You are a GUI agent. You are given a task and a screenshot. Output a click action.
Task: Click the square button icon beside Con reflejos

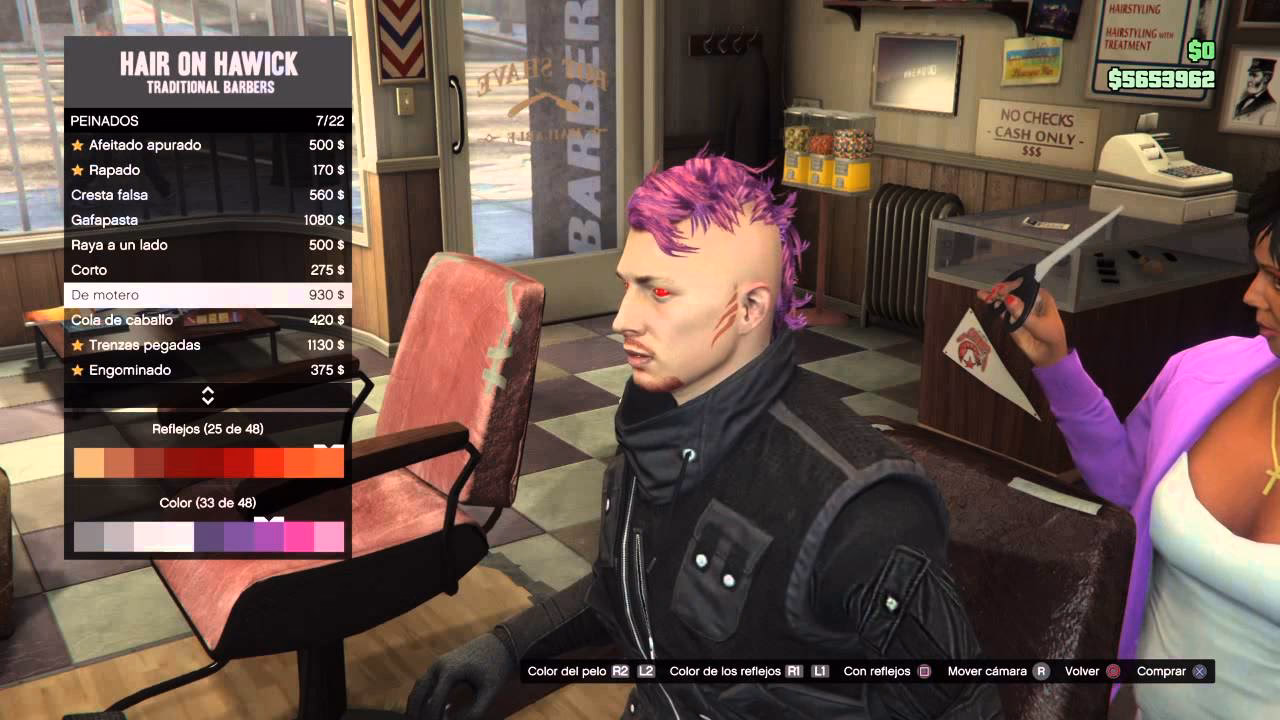(924, 671)
